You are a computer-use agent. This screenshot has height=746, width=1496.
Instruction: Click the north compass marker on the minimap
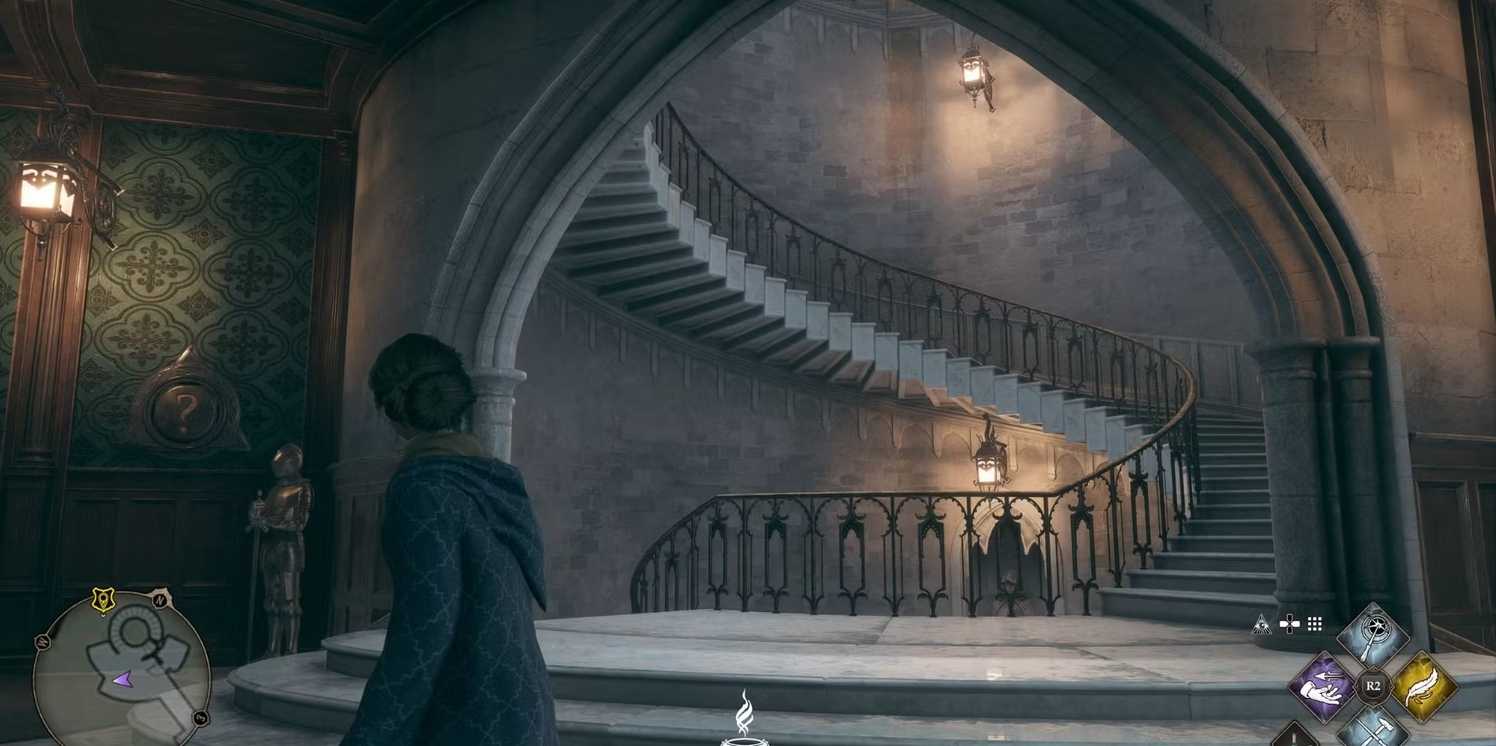(x=160, y=601)
